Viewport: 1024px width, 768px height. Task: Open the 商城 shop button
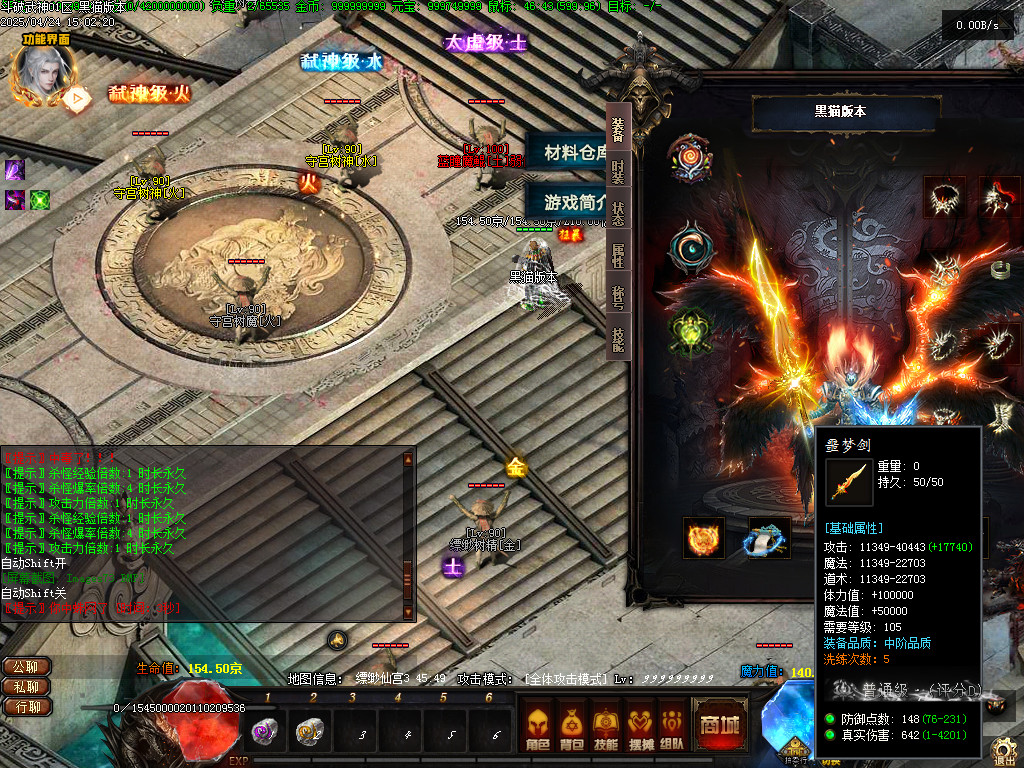point(719,724)
